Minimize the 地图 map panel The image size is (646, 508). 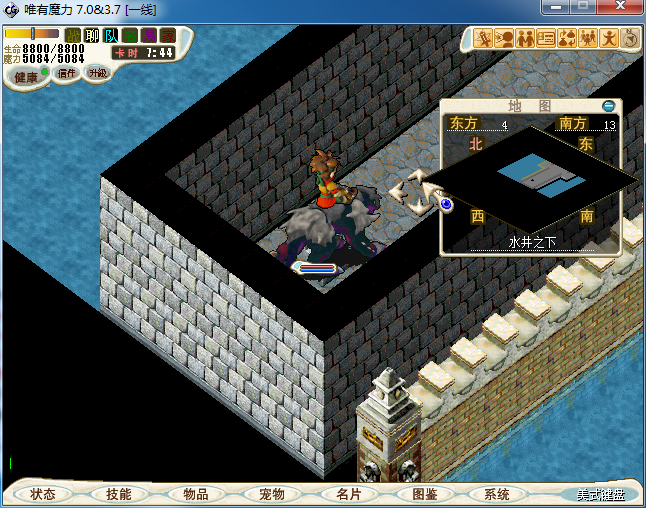(x=609, y=105)
